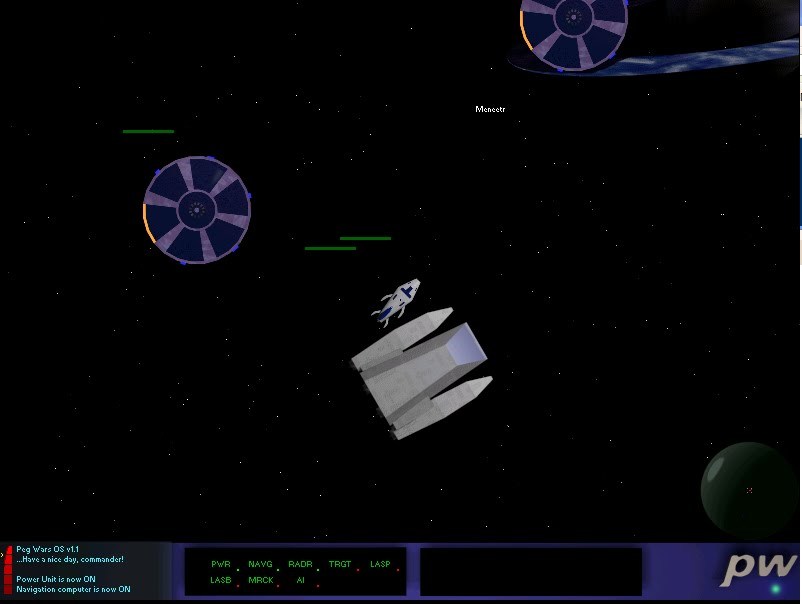Activate the TRGT targeting system
Image resolution: width=802 pixels, height=604 pixels.
[x=340, y=565]
